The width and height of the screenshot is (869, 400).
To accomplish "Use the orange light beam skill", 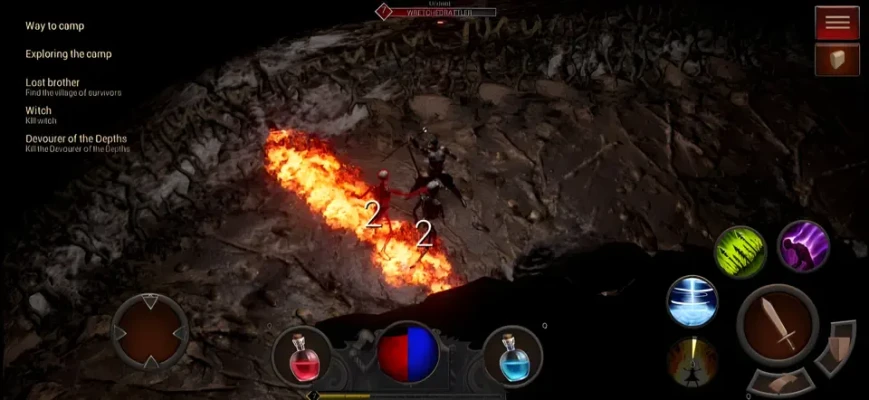I will pyautogui.click(x=692, y=361).
